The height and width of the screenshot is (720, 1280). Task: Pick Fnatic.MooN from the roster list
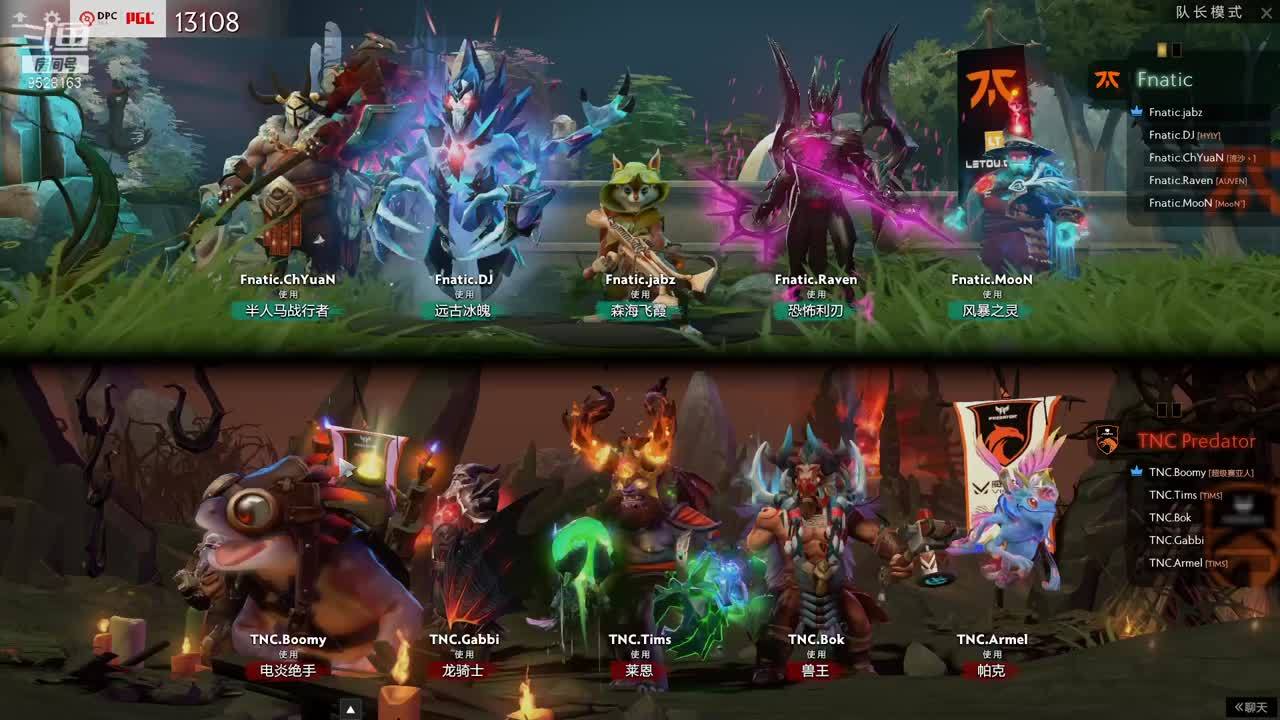click(1180, 203)
